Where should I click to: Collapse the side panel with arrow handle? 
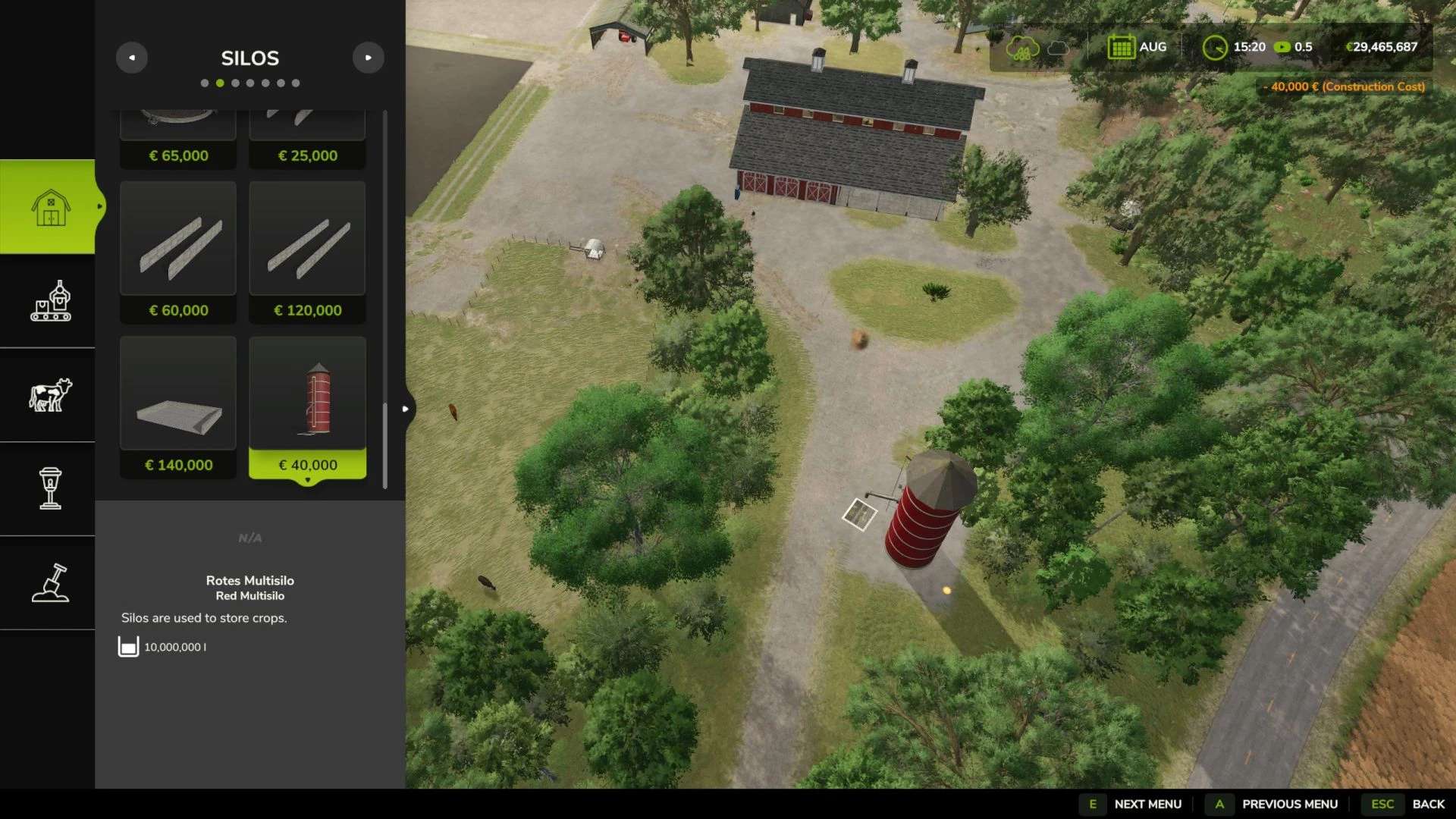(406, 409)
